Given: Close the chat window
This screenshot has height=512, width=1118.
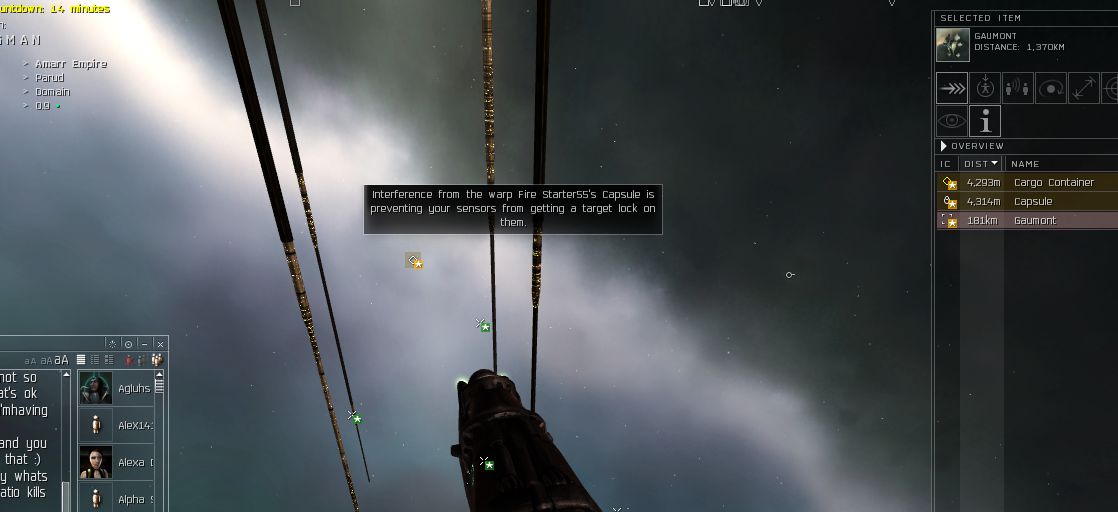Looking at the screenshot, I should point(160,344).
